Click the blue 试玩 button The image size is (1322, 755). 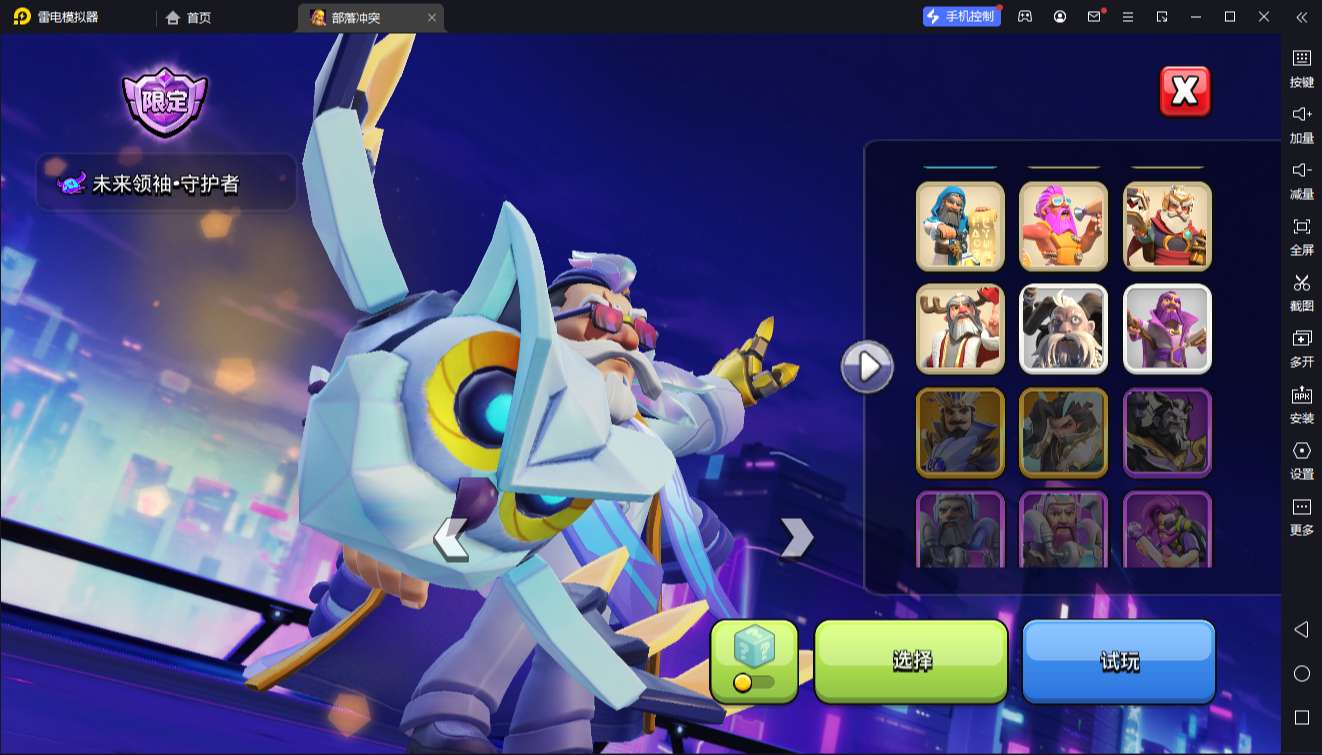1118,660
